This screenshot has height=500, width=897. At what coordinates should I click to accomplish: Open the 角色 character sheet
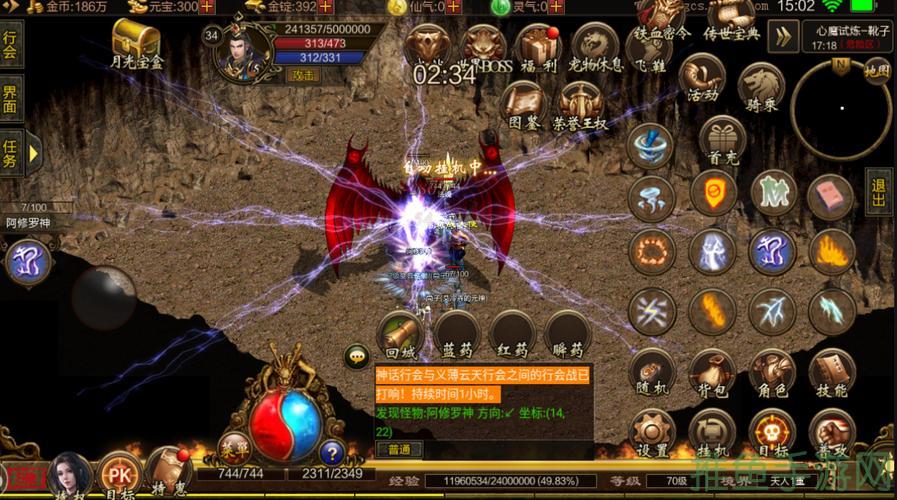pos(772,373)
